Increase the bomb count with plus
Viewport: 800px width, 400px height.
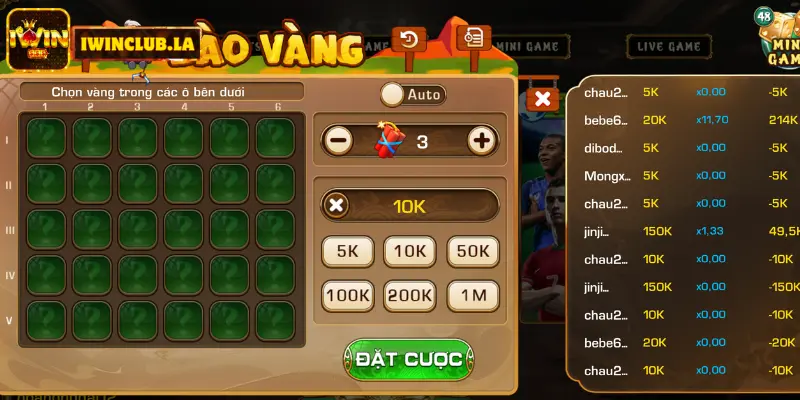click(482, 141)
